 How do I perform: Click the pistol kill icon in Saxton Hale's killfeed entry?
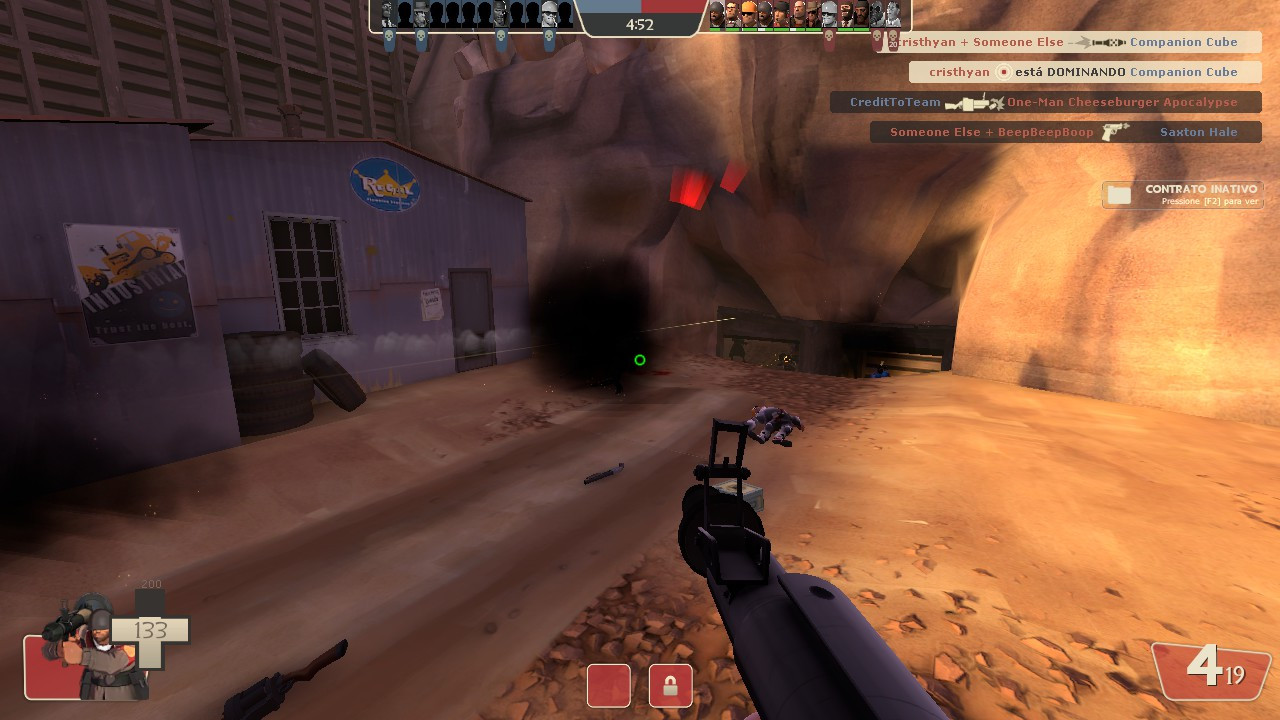tap(1113, 132)
